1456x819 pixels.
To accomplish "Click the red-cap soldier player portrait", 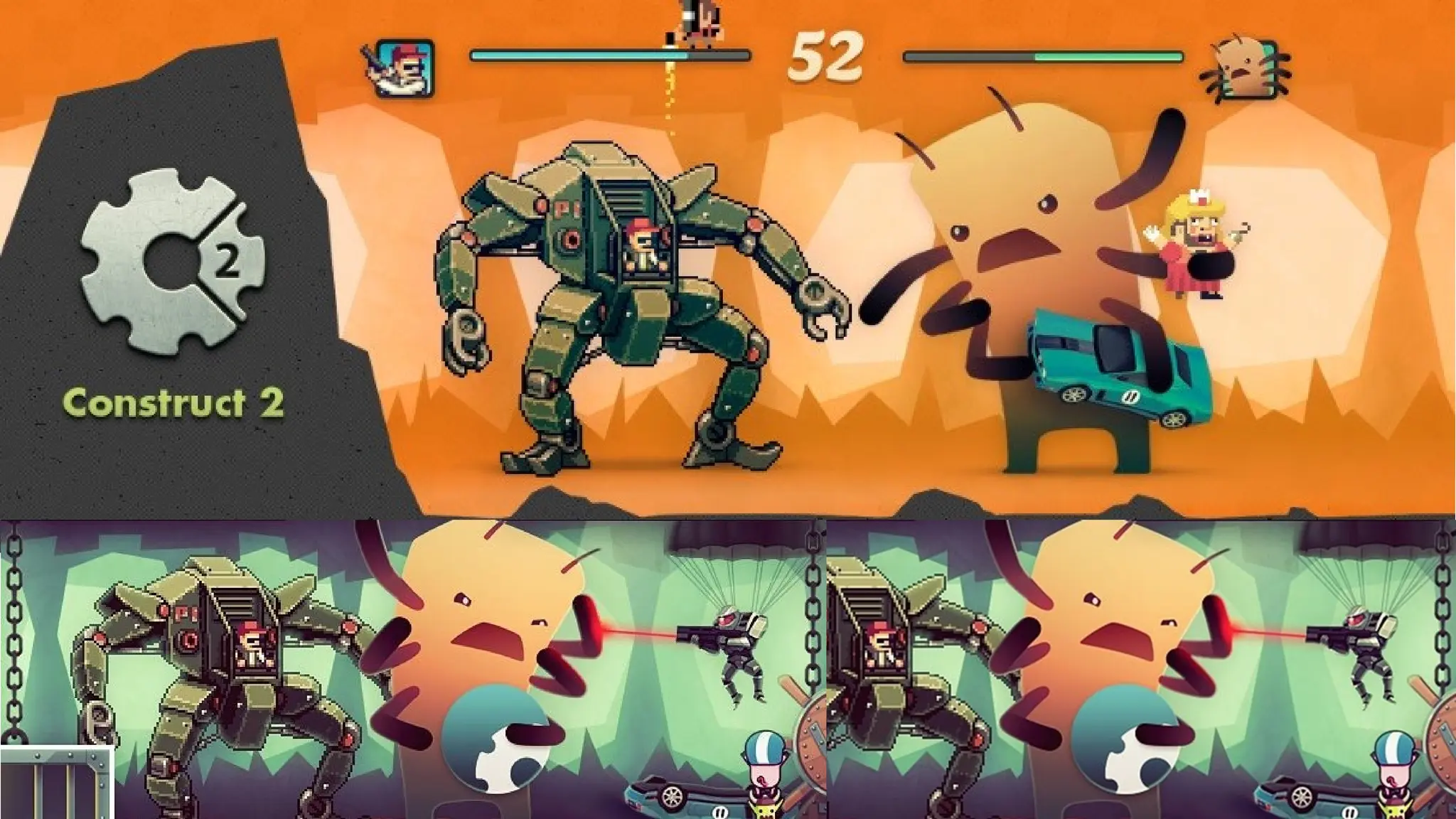I will point(403,68).
